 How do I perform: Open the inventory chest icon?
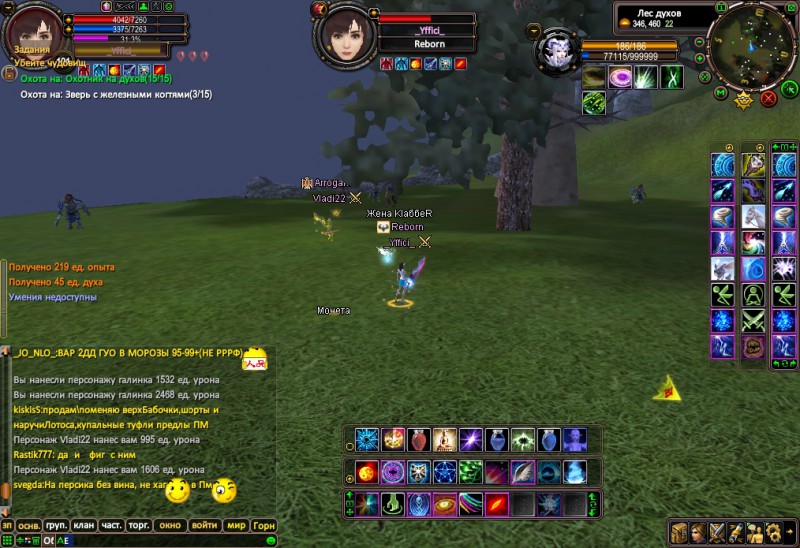[680, 532]
